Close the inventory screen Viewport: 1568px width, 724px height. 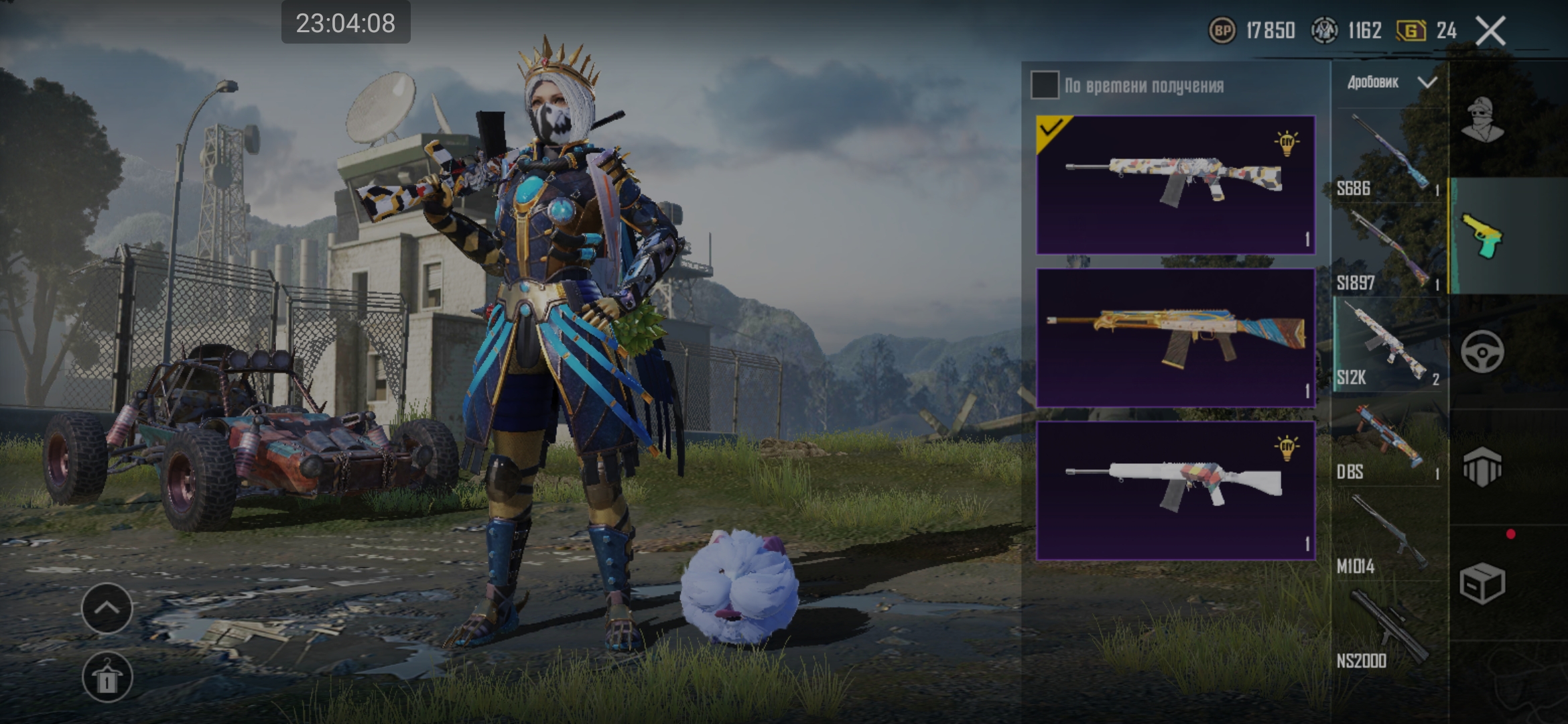[x=1491, y=31]
